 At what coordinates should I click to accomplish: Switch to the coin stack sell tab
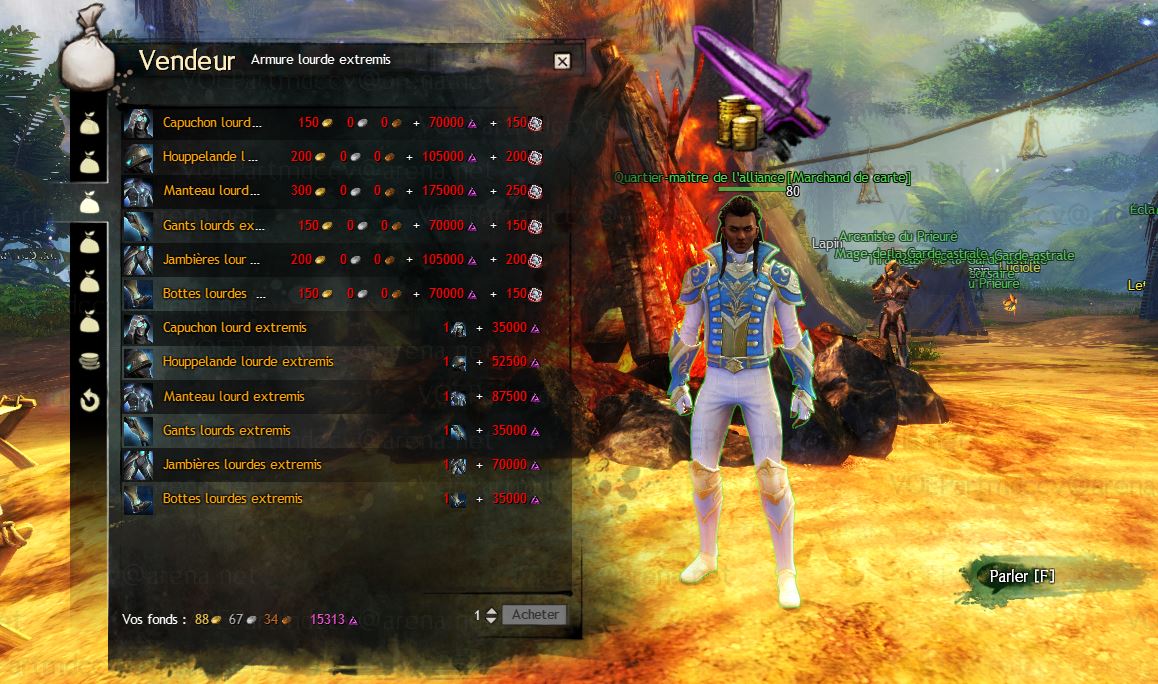point(90,362)
